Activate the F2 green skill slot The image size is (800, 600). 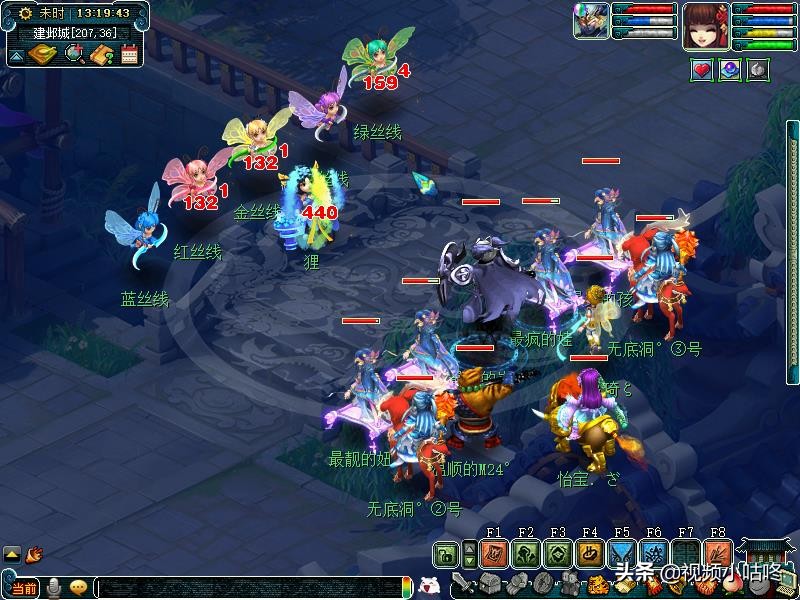526,554
